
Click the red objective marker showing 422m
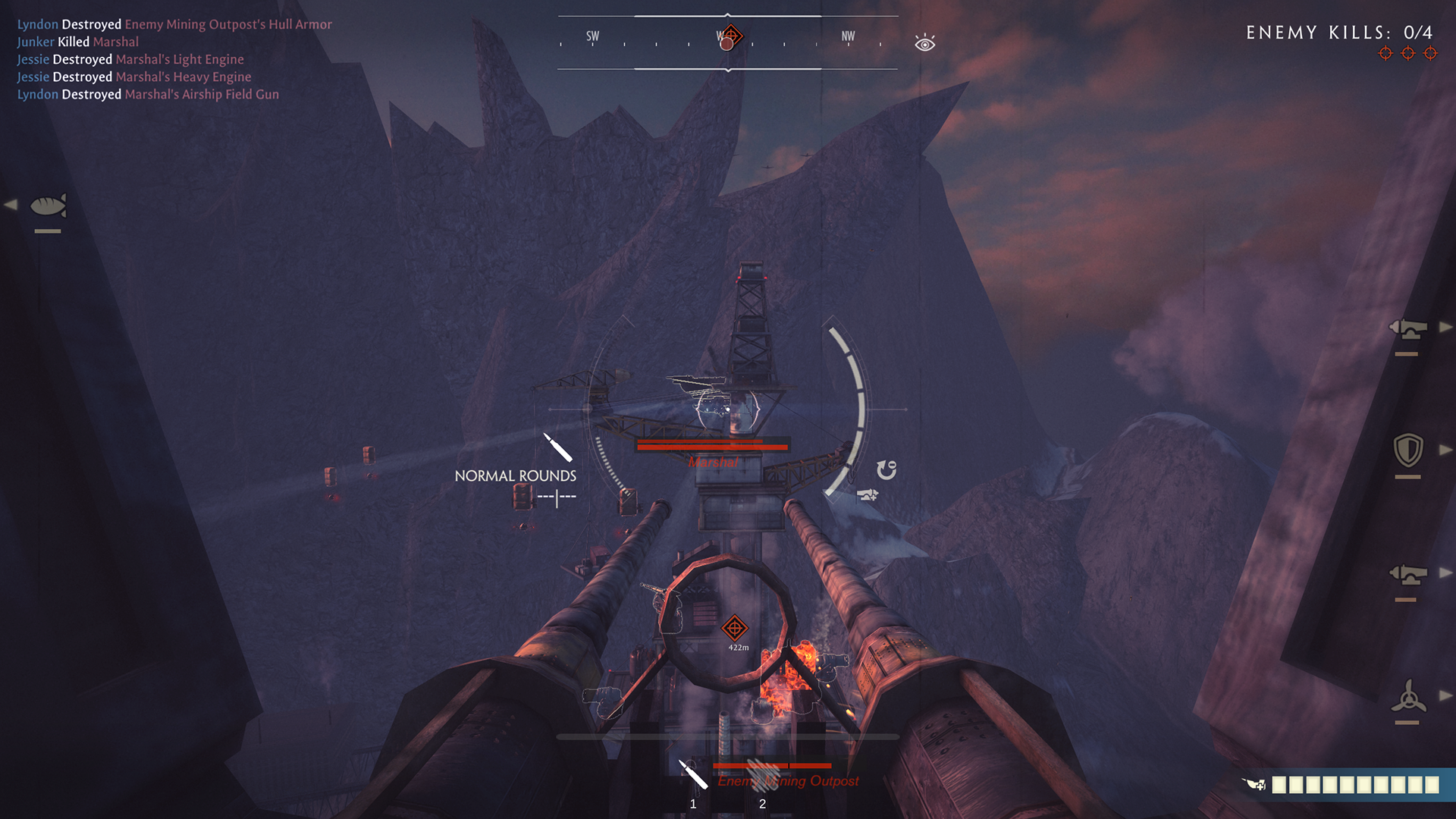(734, 628)
